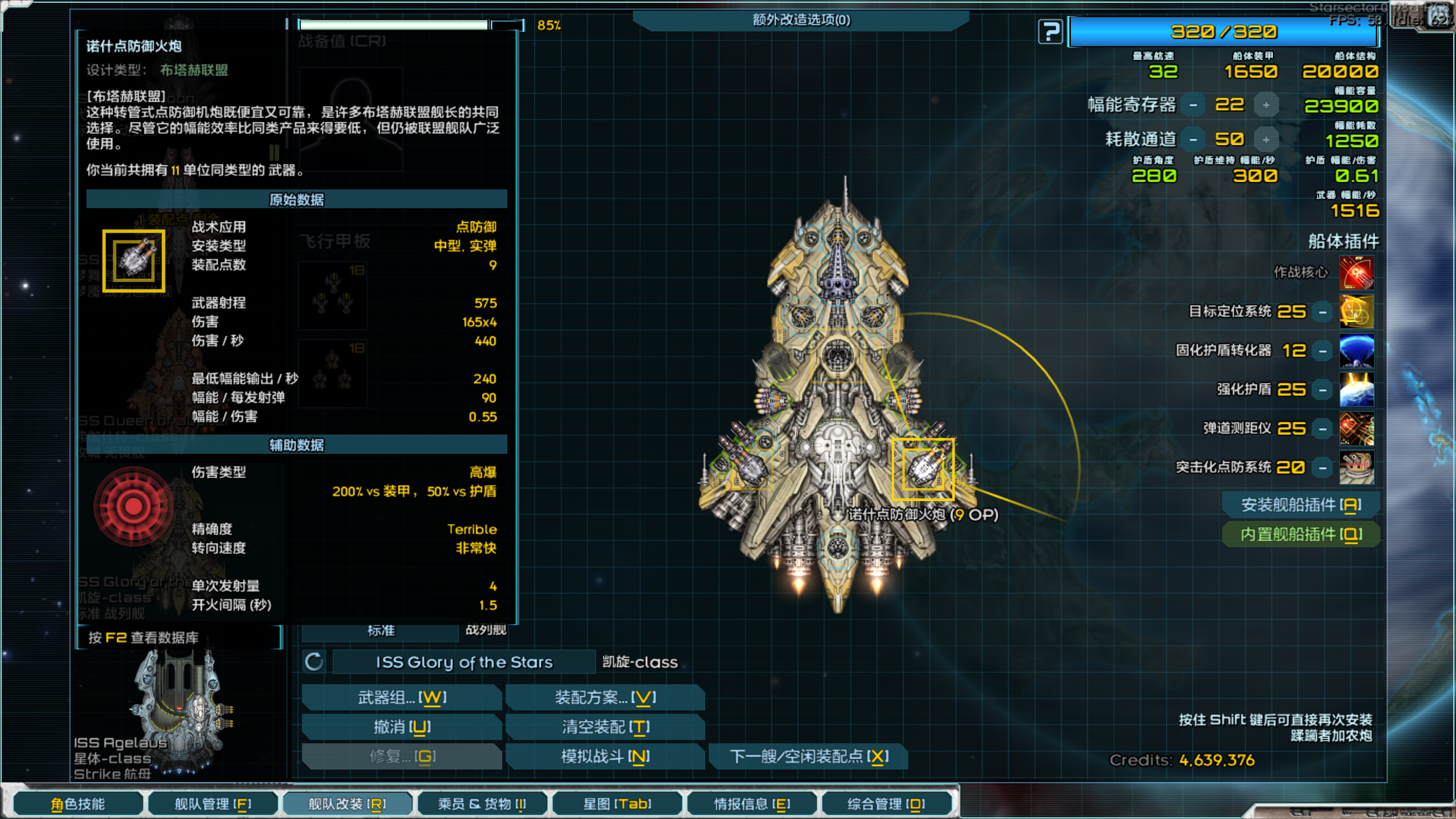Open 内置舰船插件 built-in hullmods
Screen dimensions: 1456x819
pos(1301,534)
